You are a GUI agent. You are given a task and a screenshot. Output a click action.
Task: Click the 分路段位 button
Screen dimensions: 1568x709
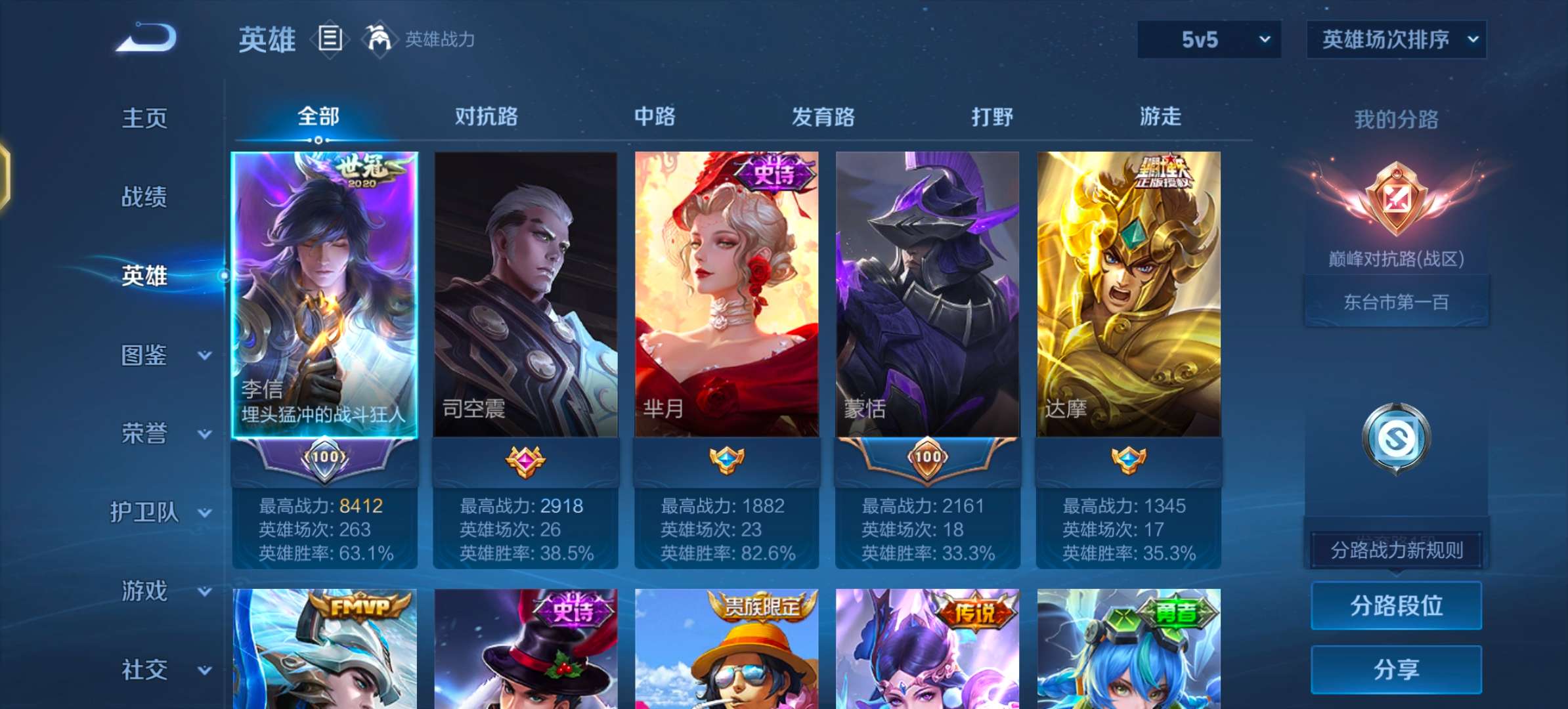tap(1396, 605)
